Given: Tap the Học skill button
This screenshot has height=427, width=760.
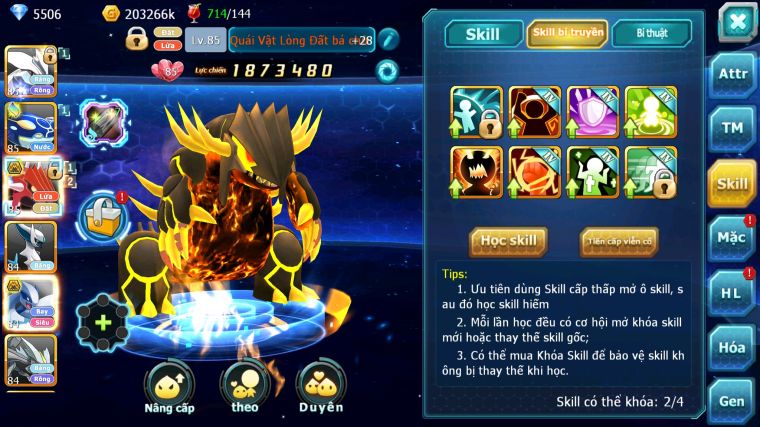Looking at the screenshot, I should click(x=508, y=241).
